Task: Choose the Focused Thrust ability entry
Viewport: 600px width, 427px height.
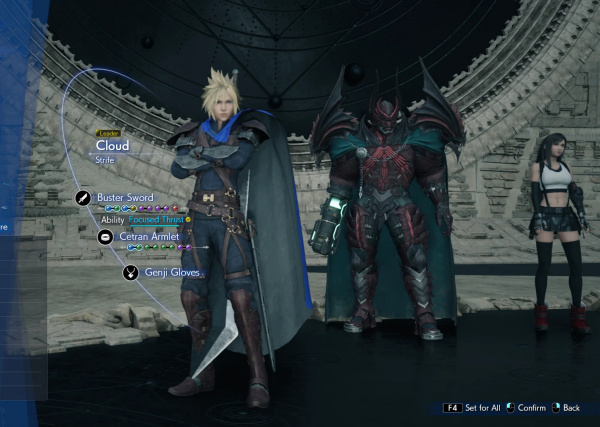Action: (155, 219)
